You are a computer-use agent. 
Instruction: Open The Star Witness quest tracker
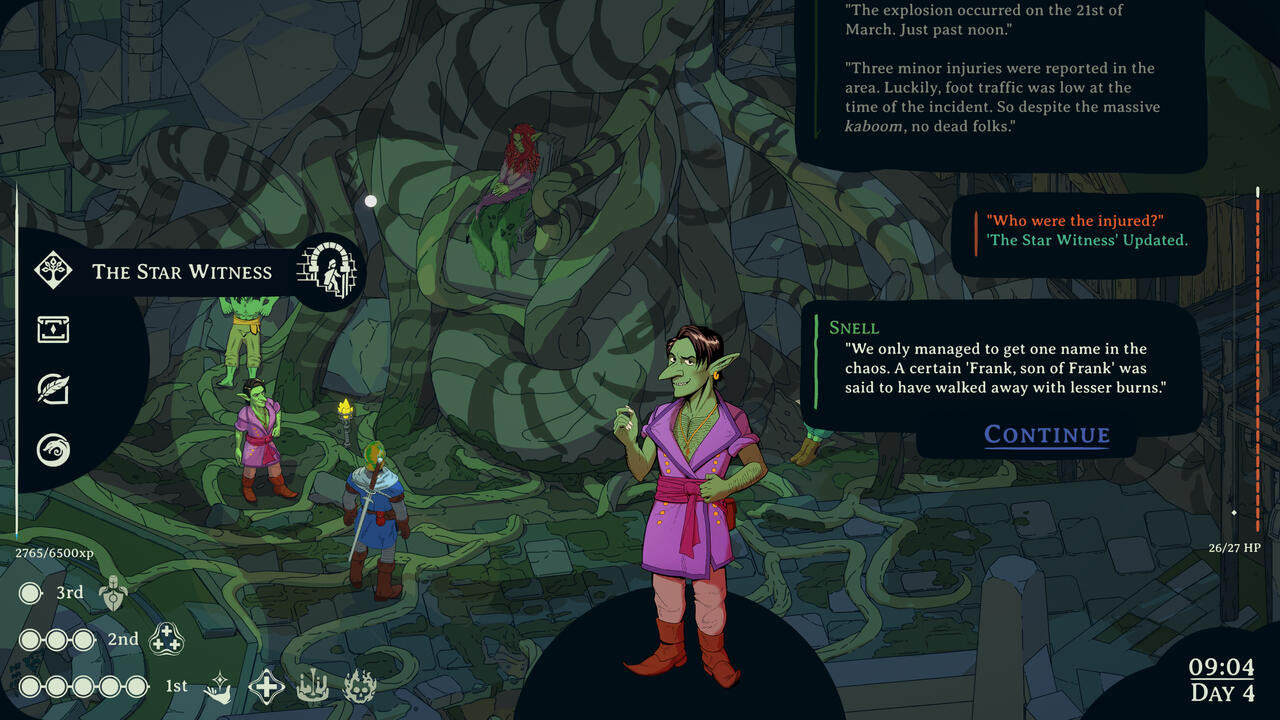[182, 272]
